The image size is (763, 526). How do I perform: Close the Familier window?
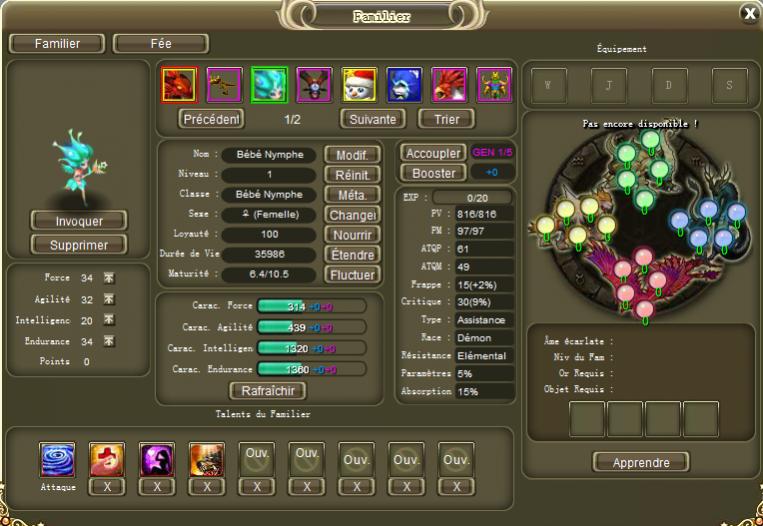click(748, 13)
